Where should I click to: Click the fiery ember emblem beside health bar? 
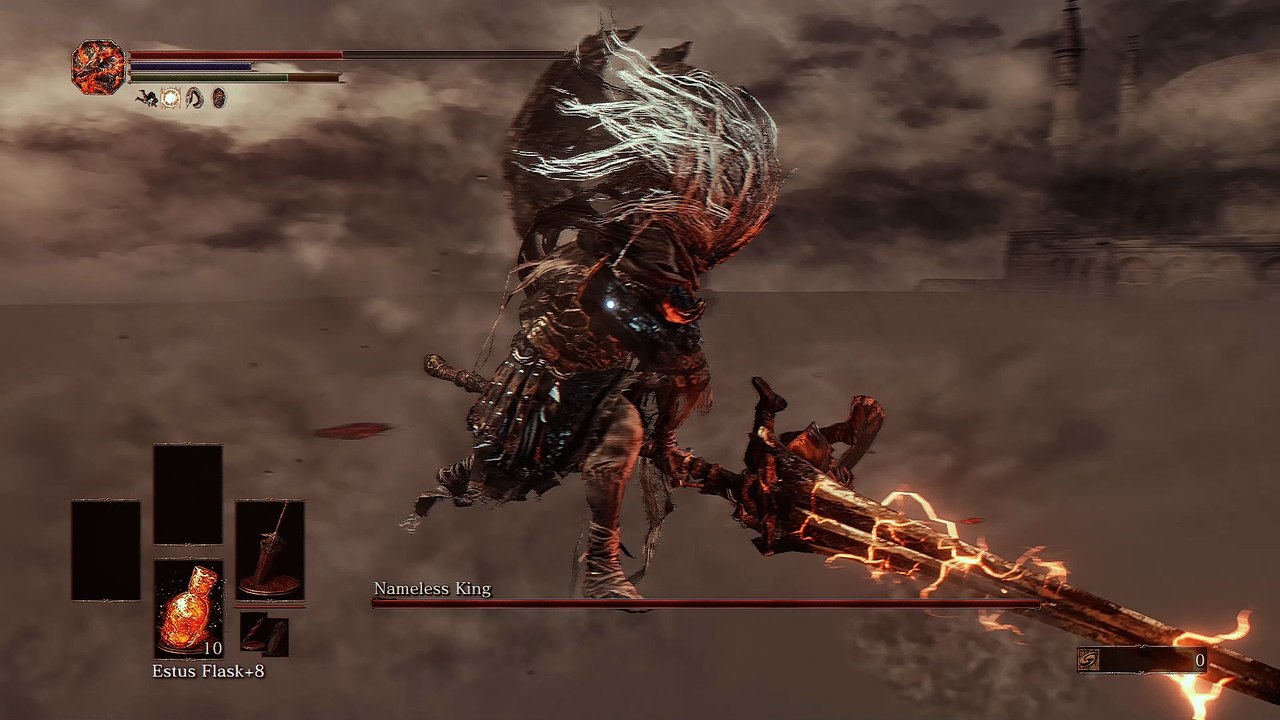(x=98, y=67)
